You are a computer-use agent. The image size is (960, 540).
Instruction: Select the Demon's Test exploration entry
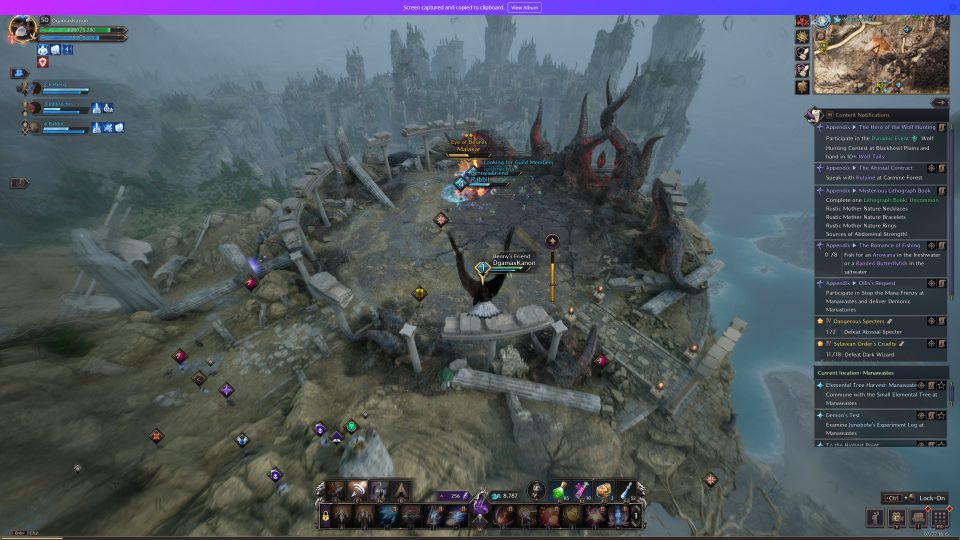pyautogui.click(x=846, y=414)
